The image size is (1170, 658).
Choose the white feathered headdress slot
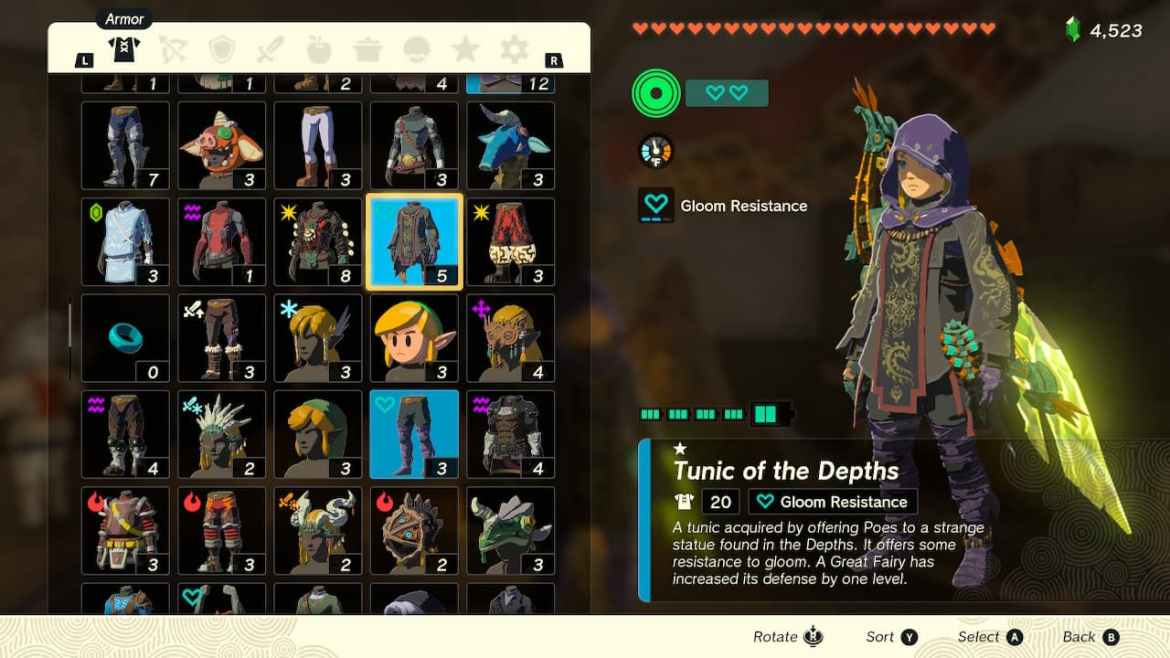[x=222, y=434]
